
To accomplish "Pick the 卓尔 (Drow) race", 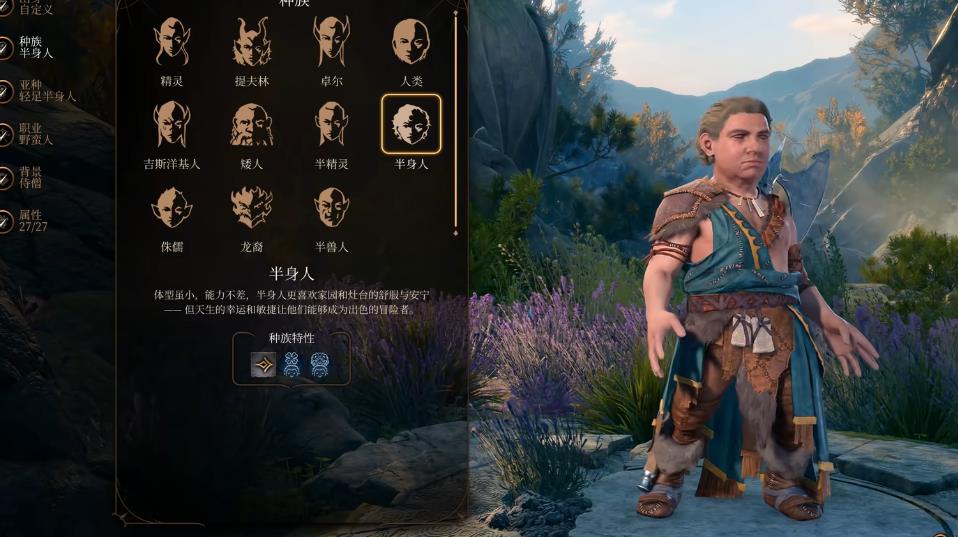I will click(x=331, y=43).
